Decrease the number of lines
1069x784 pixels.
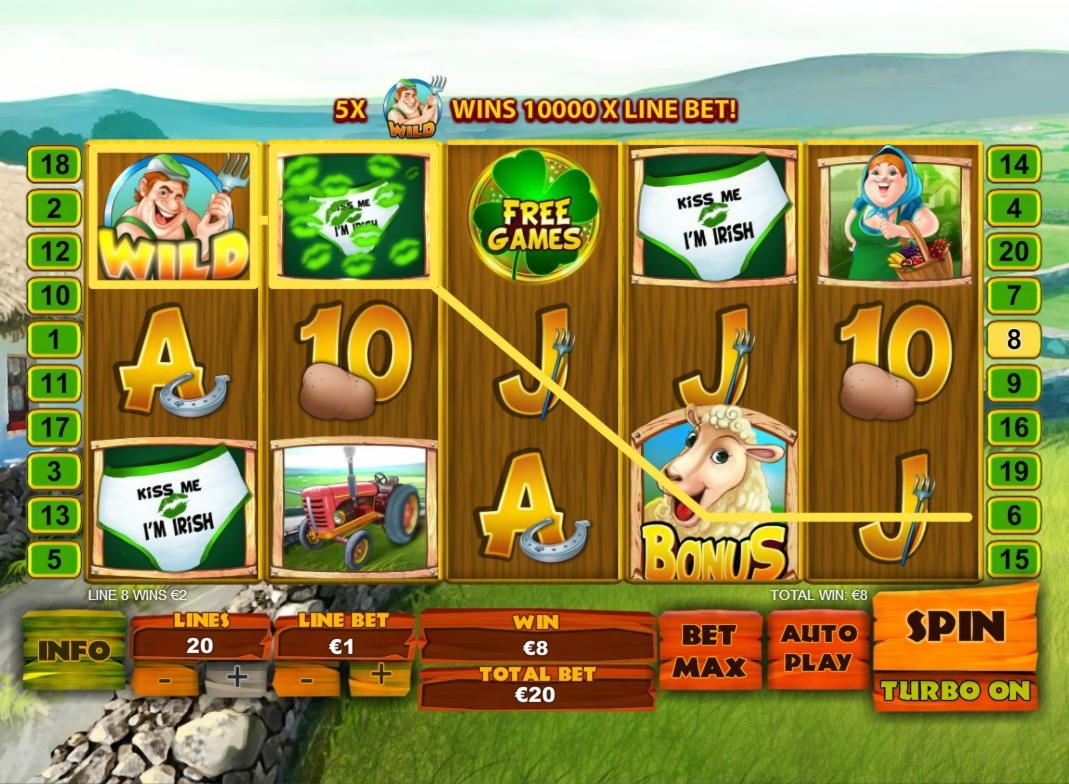click(x=164, y=678)
